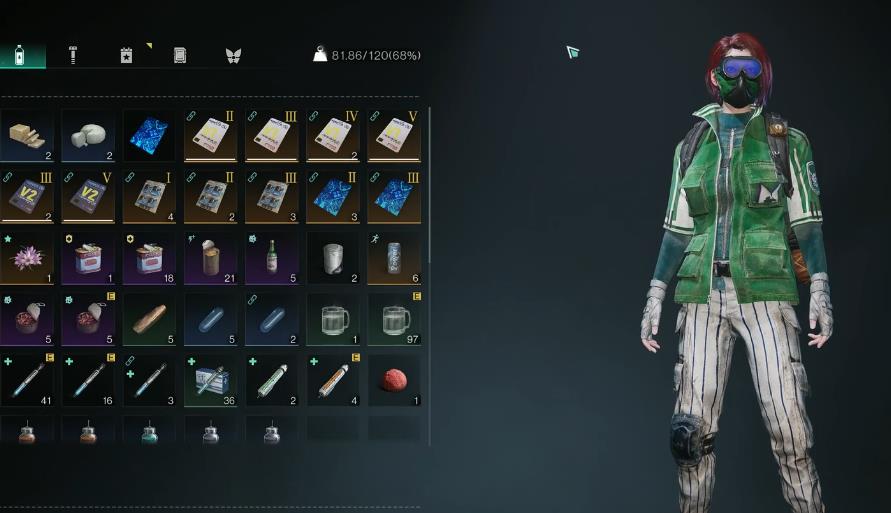The width and height of the screenshot is (891, 513).
Task: Select the bread loaf item slot
Action: 149,319
